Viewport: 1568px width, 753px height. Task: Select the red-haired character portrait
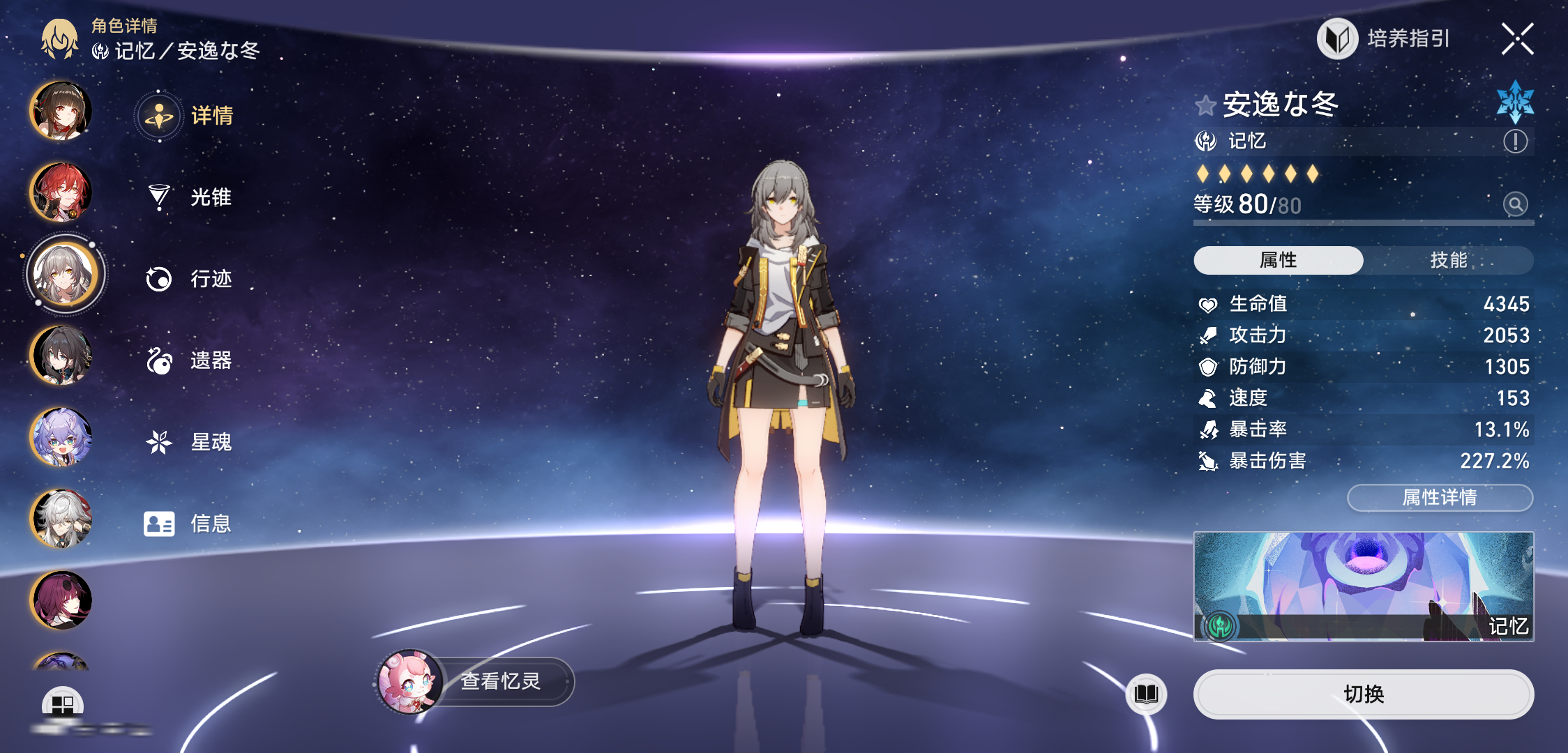pos(61,192)
